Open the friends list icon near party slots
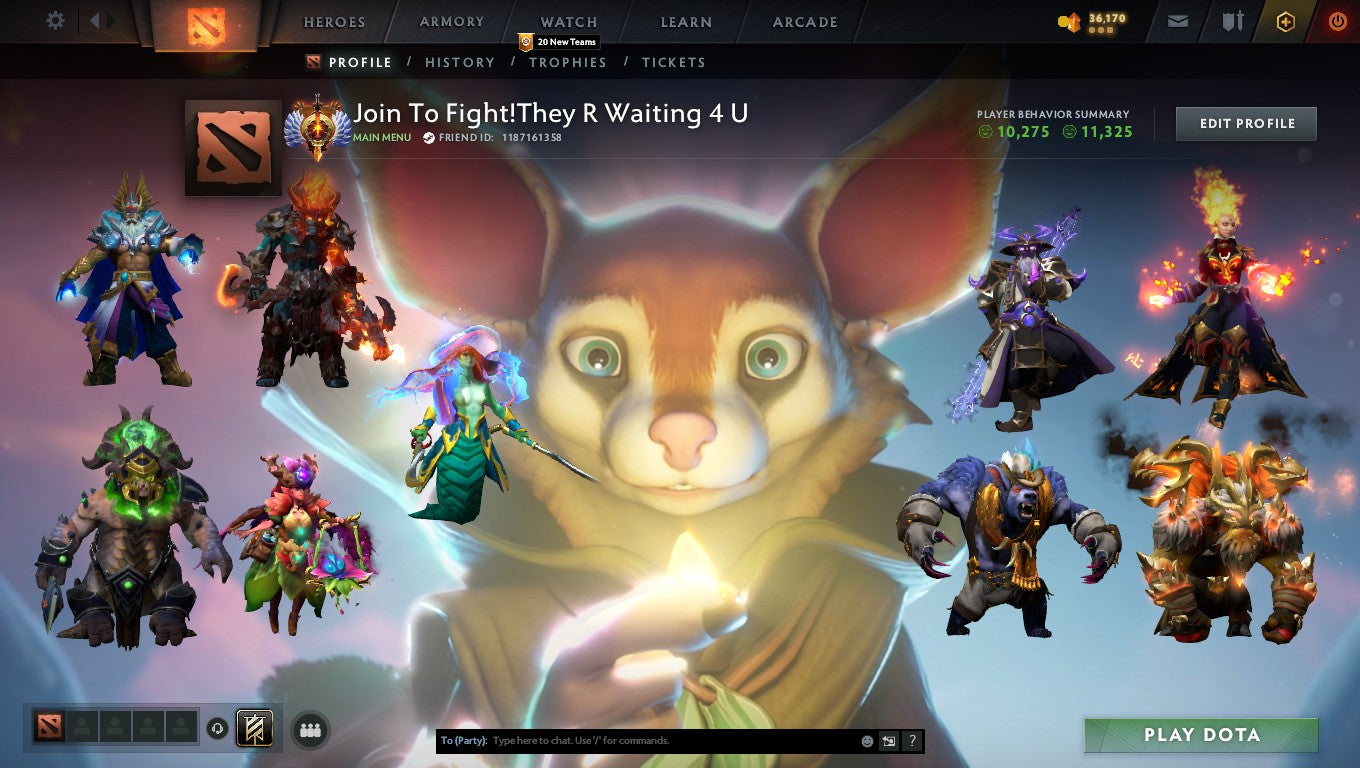 click(310, 730)
